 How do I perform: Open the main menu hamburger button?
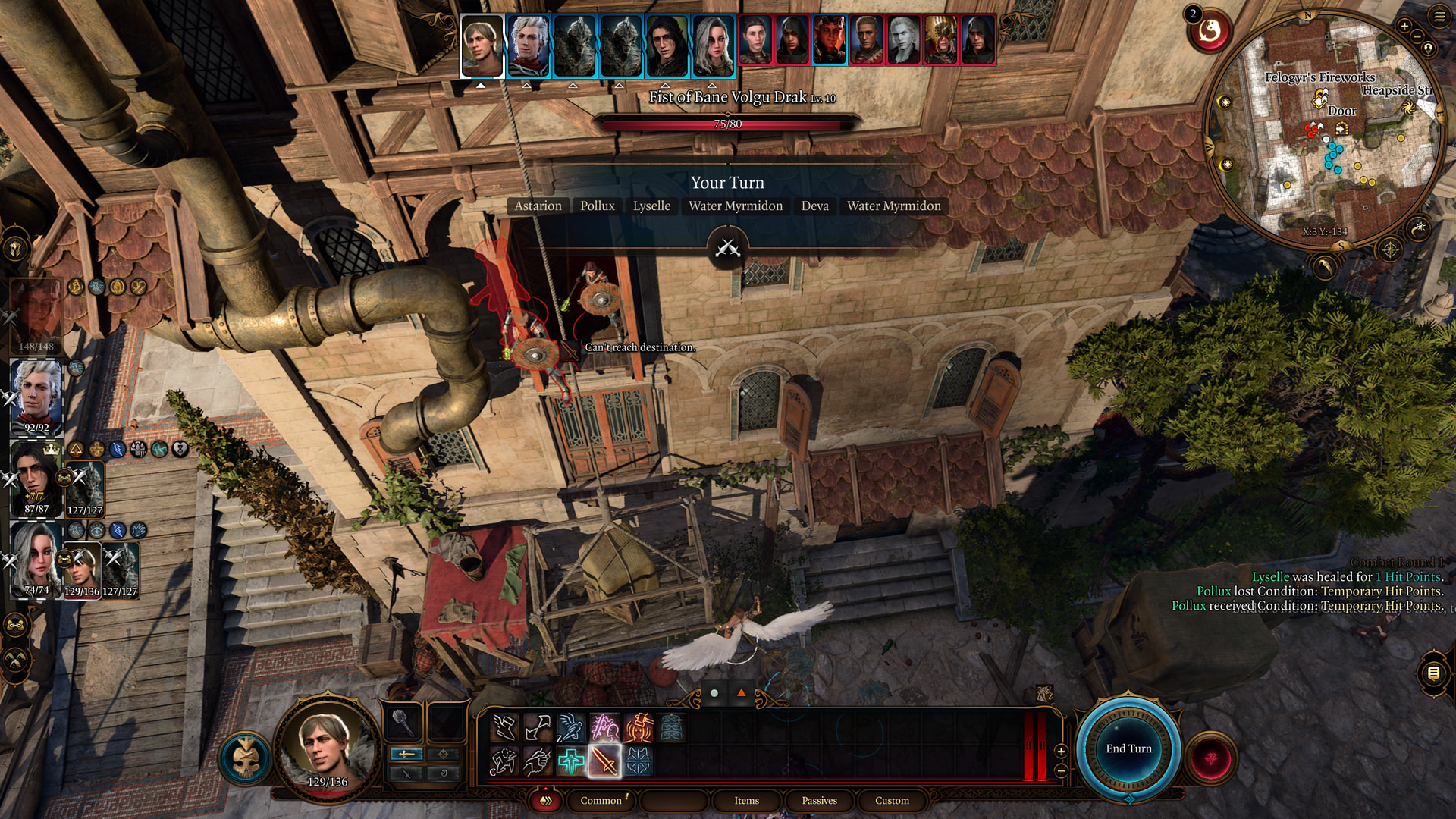(1440, 17)
